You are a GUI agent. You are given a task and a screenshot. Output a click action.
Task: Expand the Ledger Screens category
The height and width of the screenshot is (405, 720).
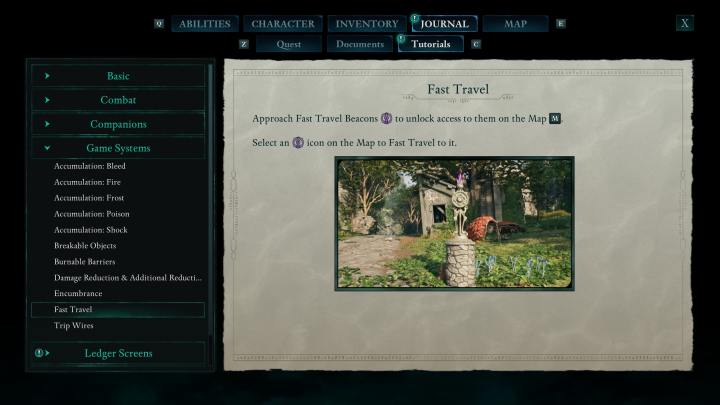118,353
